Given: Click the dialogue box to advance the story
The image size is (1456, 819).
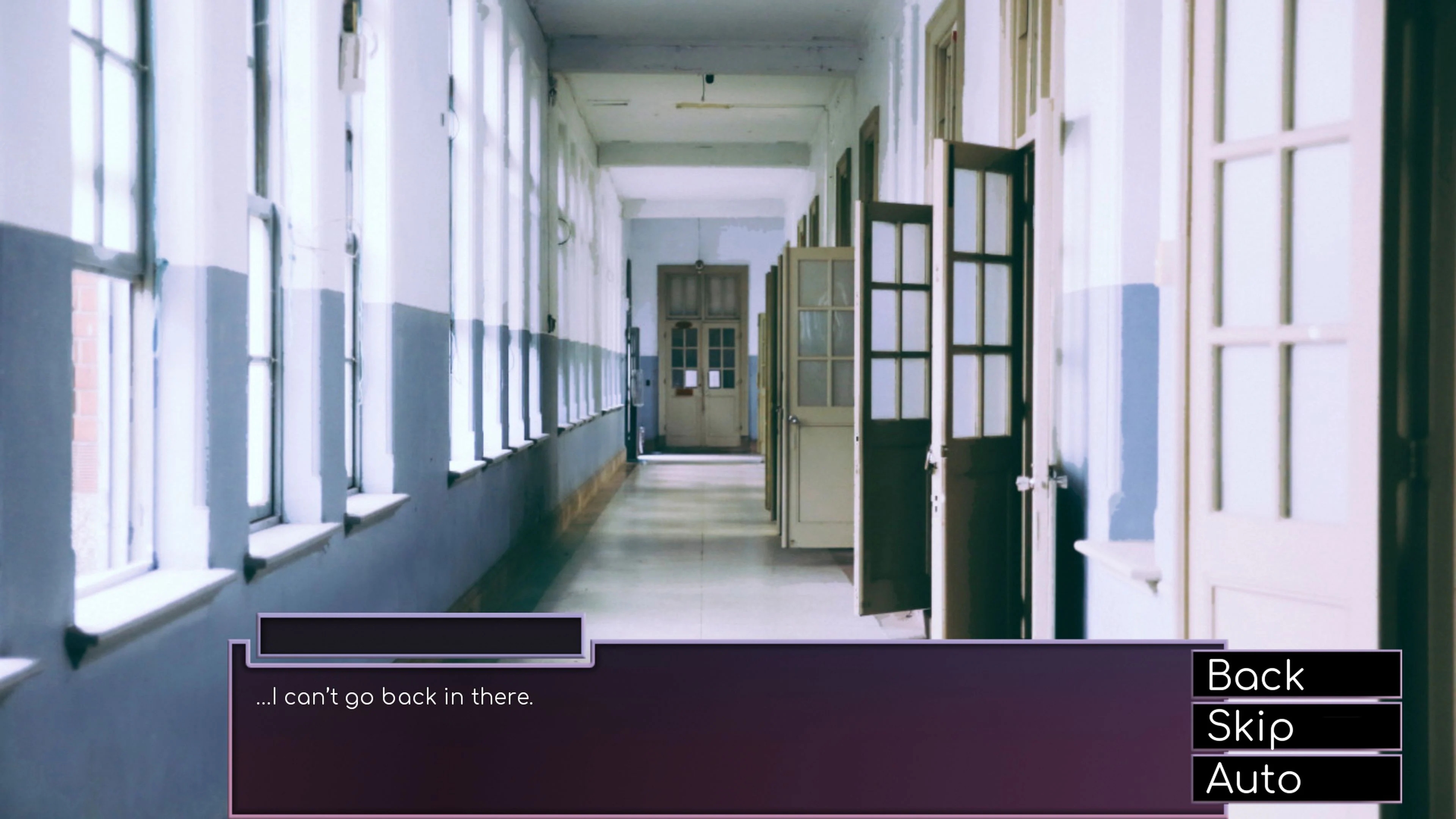Looking at the screenshot, I should 735,735.
